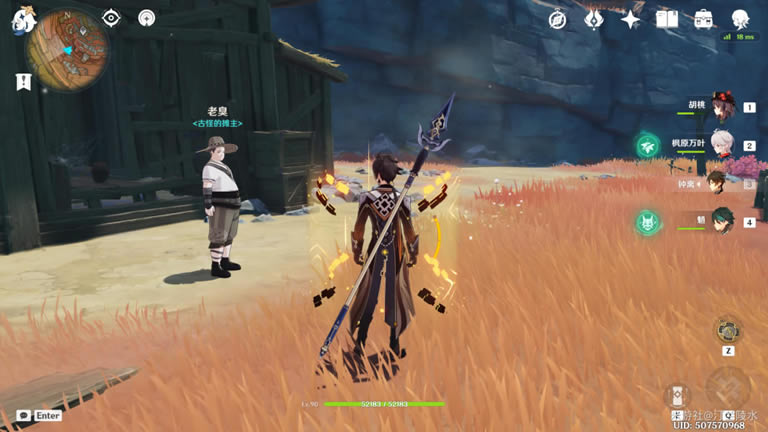
Task: Open the chat speech bubble icon
Action: click(x=24, y=415)
